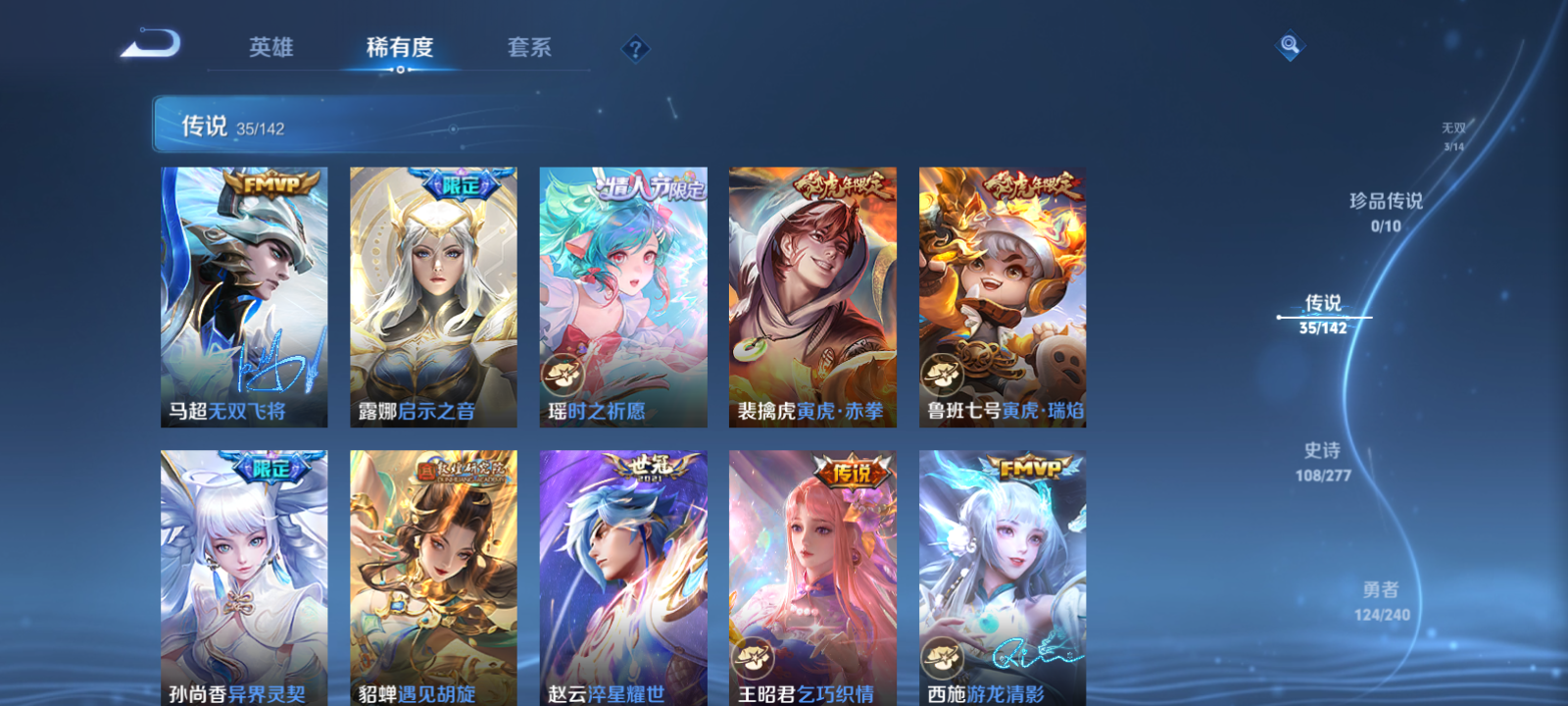Click the back arrow at top left

(152, 44)
